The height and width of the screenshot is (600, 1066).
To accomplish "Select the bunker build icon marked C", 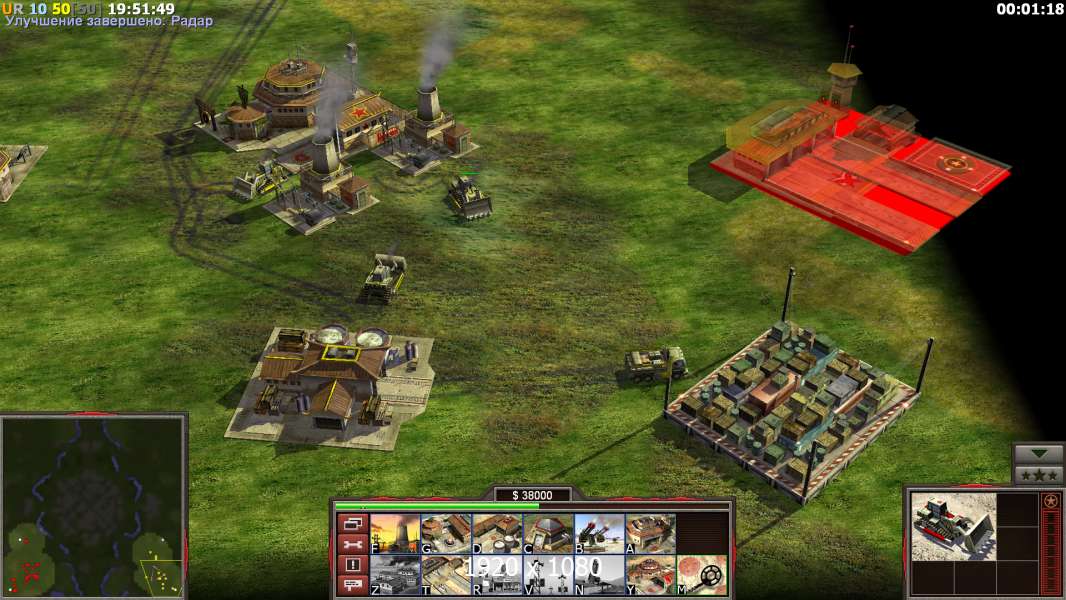I will [548, 534].
